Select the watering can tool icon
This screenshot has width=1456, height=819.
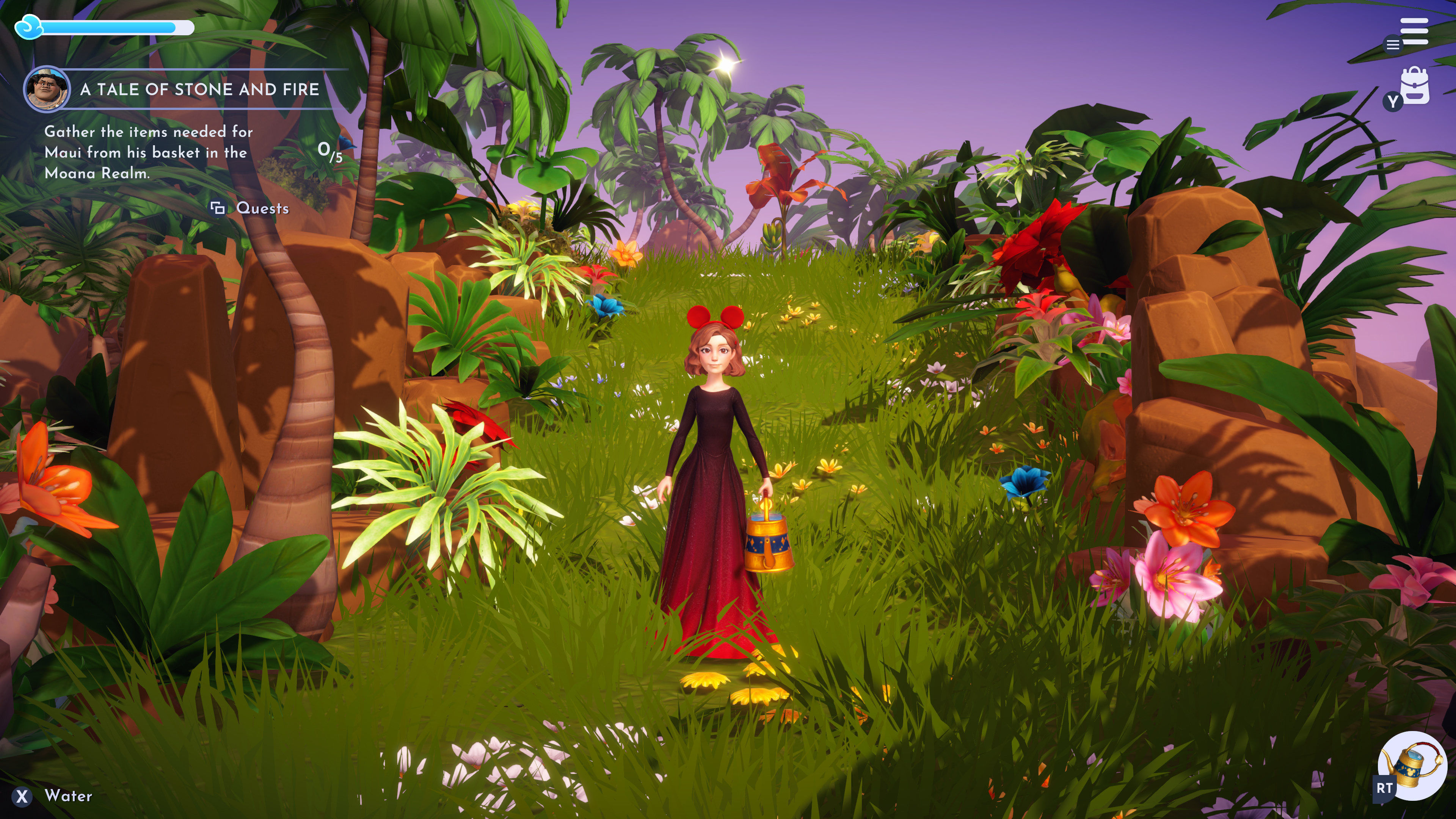coord(1412,765)
